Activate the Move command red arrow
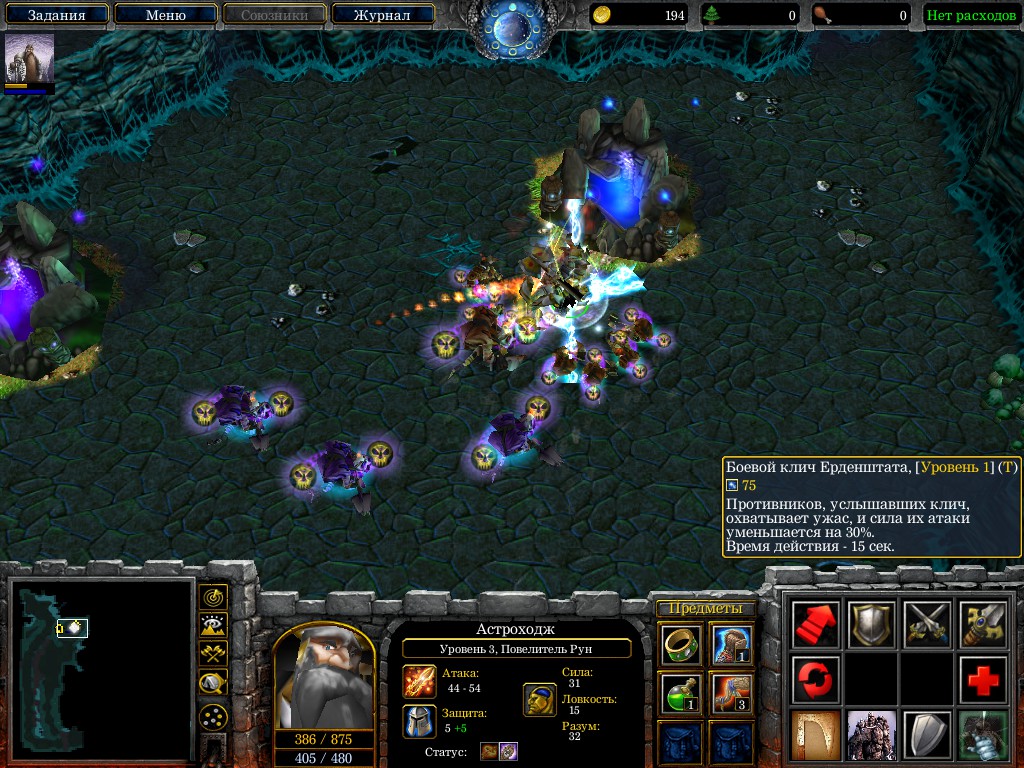This screenshot has height=768, width=1024. (814, 625)
